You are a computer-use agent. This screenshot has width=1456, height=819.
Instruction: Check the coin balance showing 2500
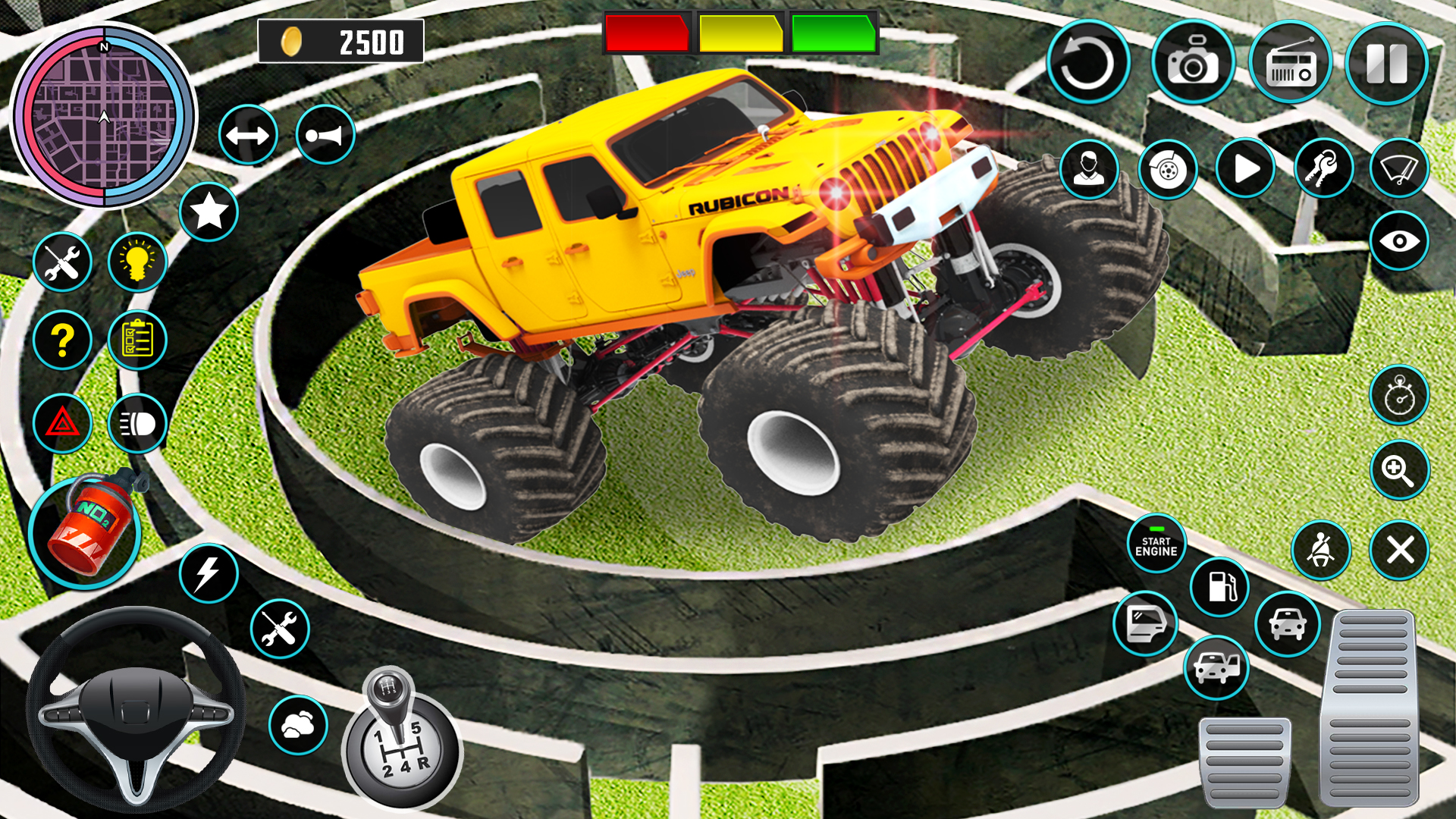[341, 42]
